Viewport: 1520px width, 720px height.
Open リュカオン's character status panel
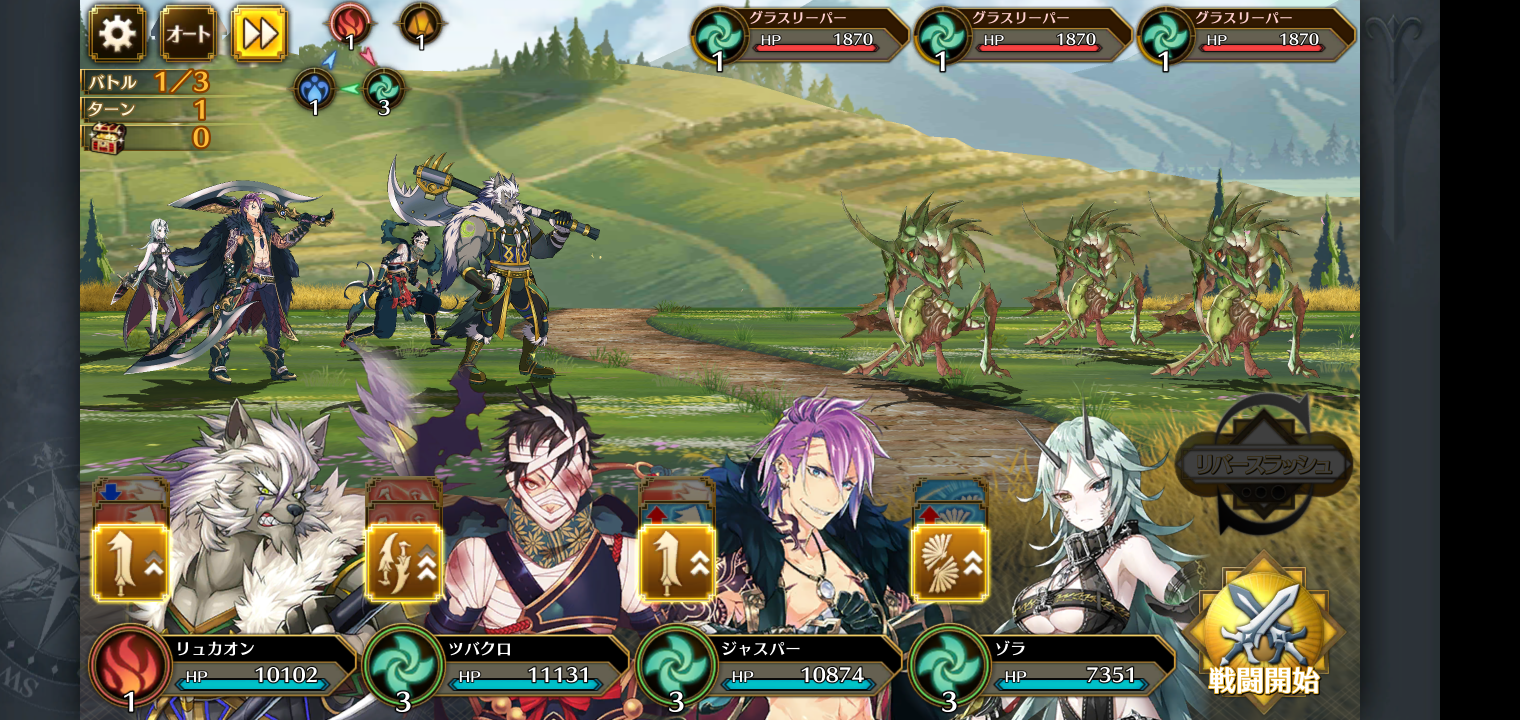[250, 665]
